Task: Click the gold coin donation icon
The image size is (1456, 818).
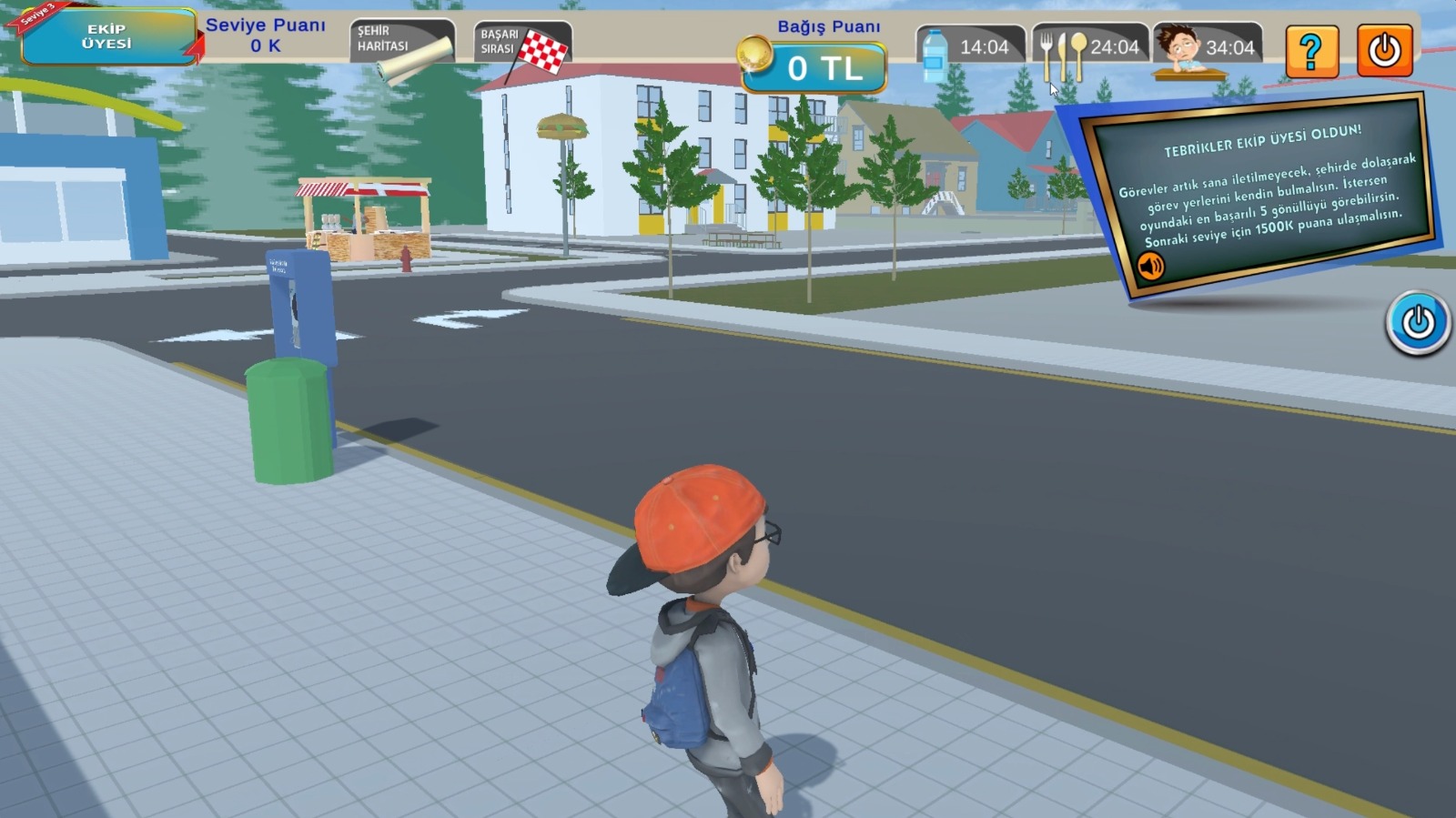Action: pos(754,54)
